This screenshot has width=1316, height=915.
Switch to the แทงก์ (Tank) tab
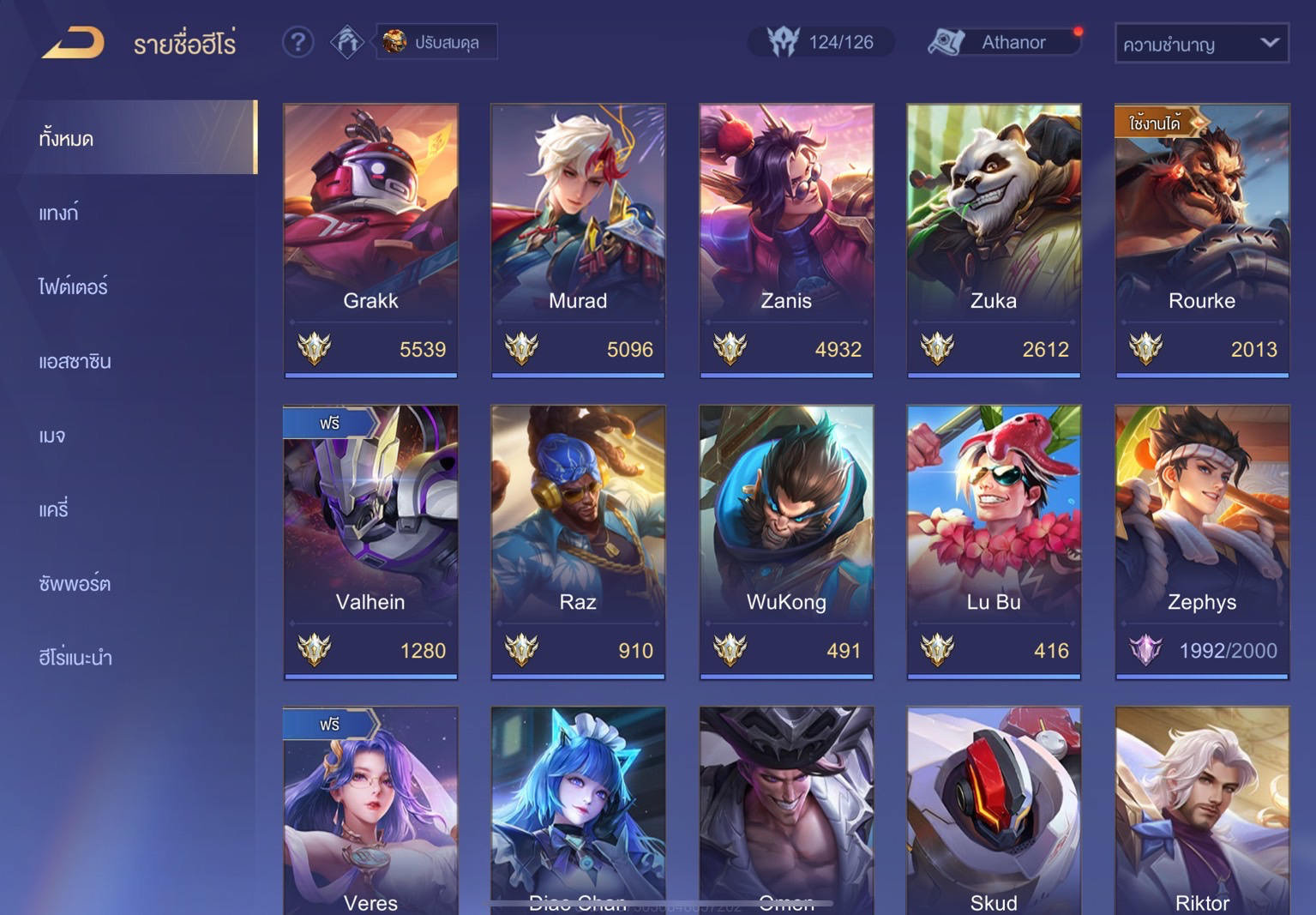(x=59, y=213)
